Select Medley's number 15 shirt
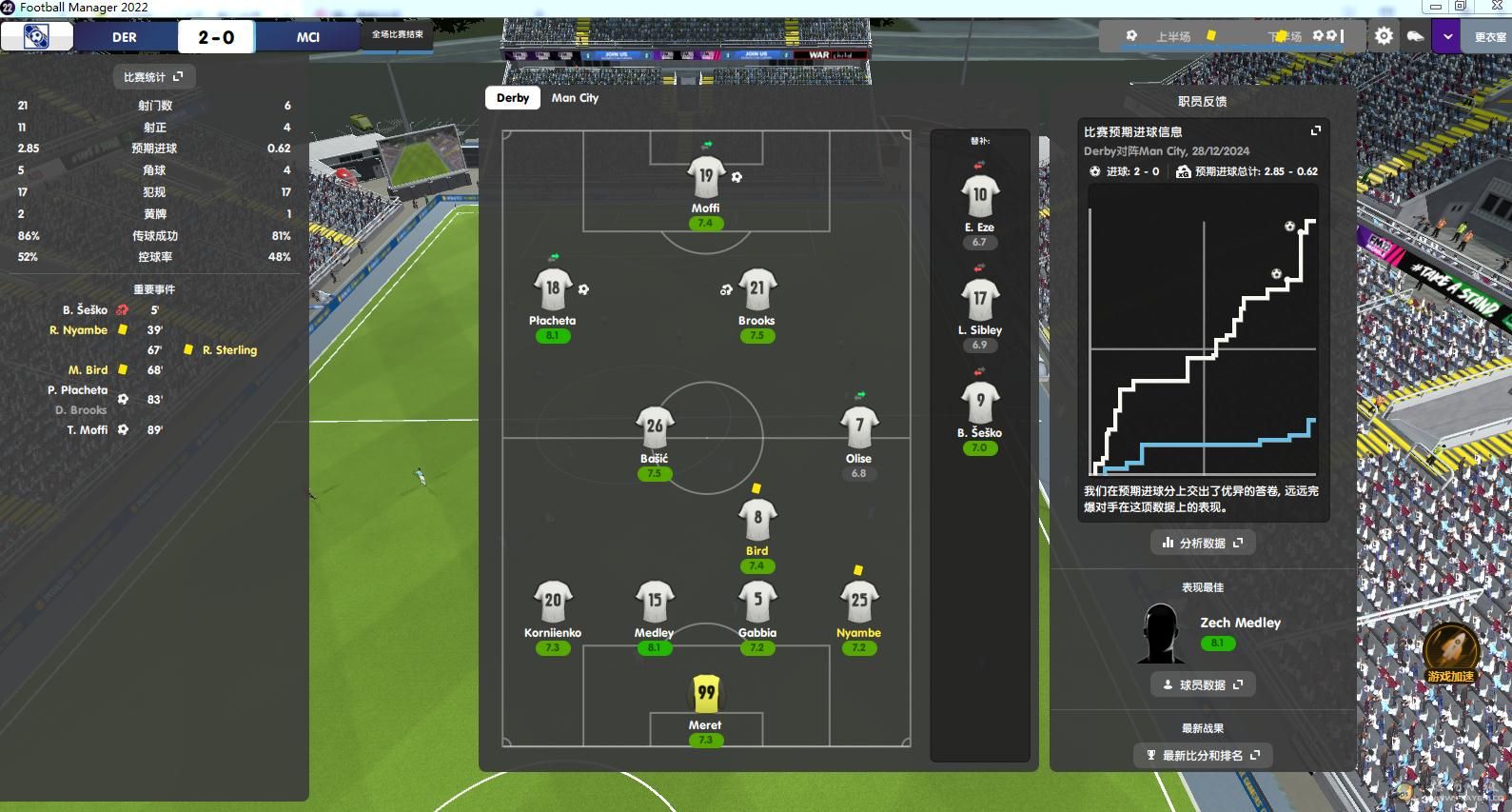This screenshot has width=1512, height=812. click(654, 602)
